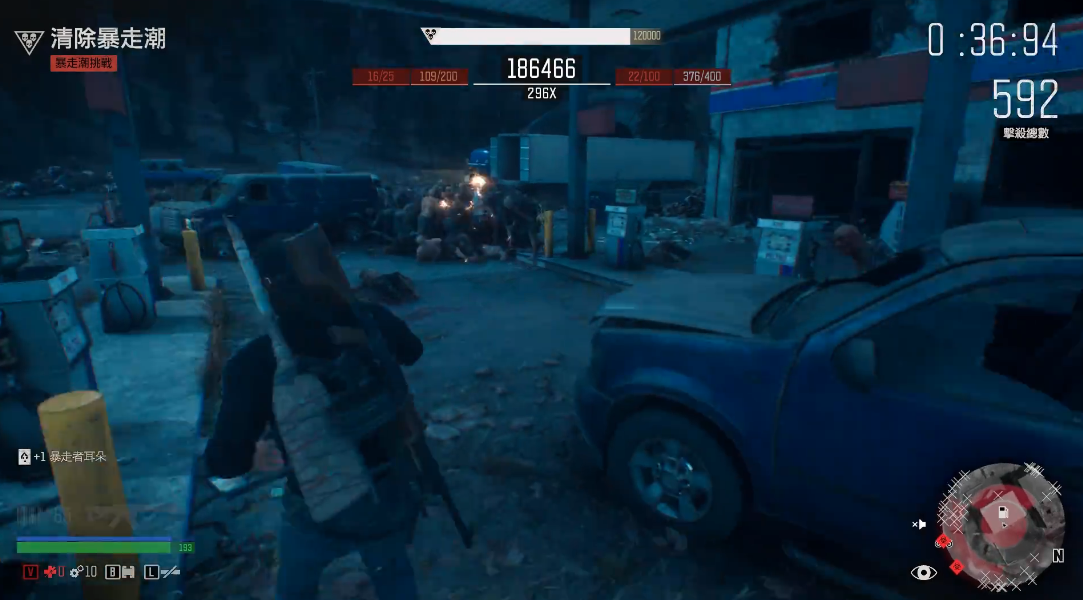Image resolution: width=1083 pixels, height=600 pixels.
Task: Select the scrap gears icon
Action: (75, 572)
